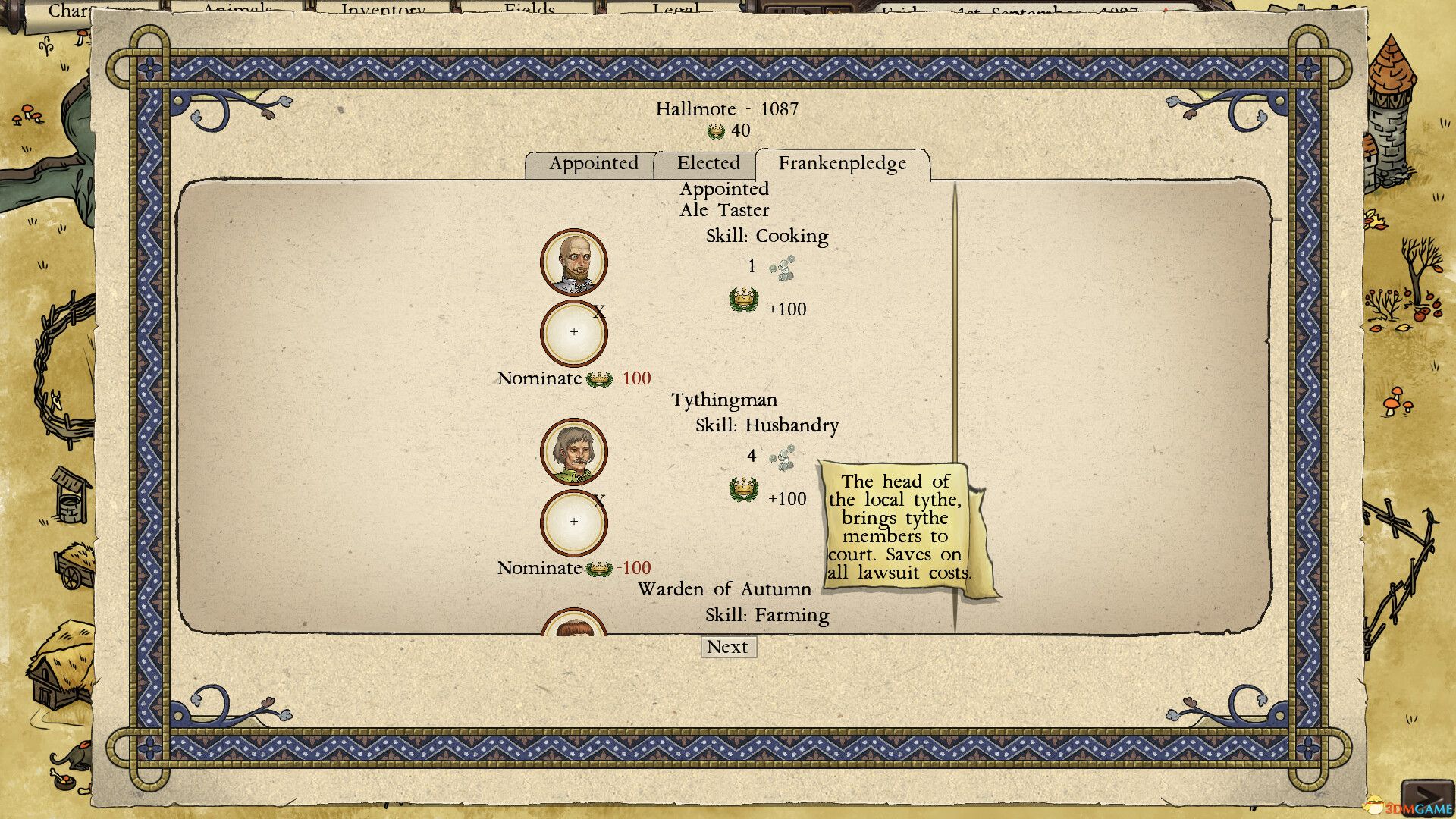Open the Elected tab
The width and height of the screenshot is (1456, 819).
[x=708, y=164]
